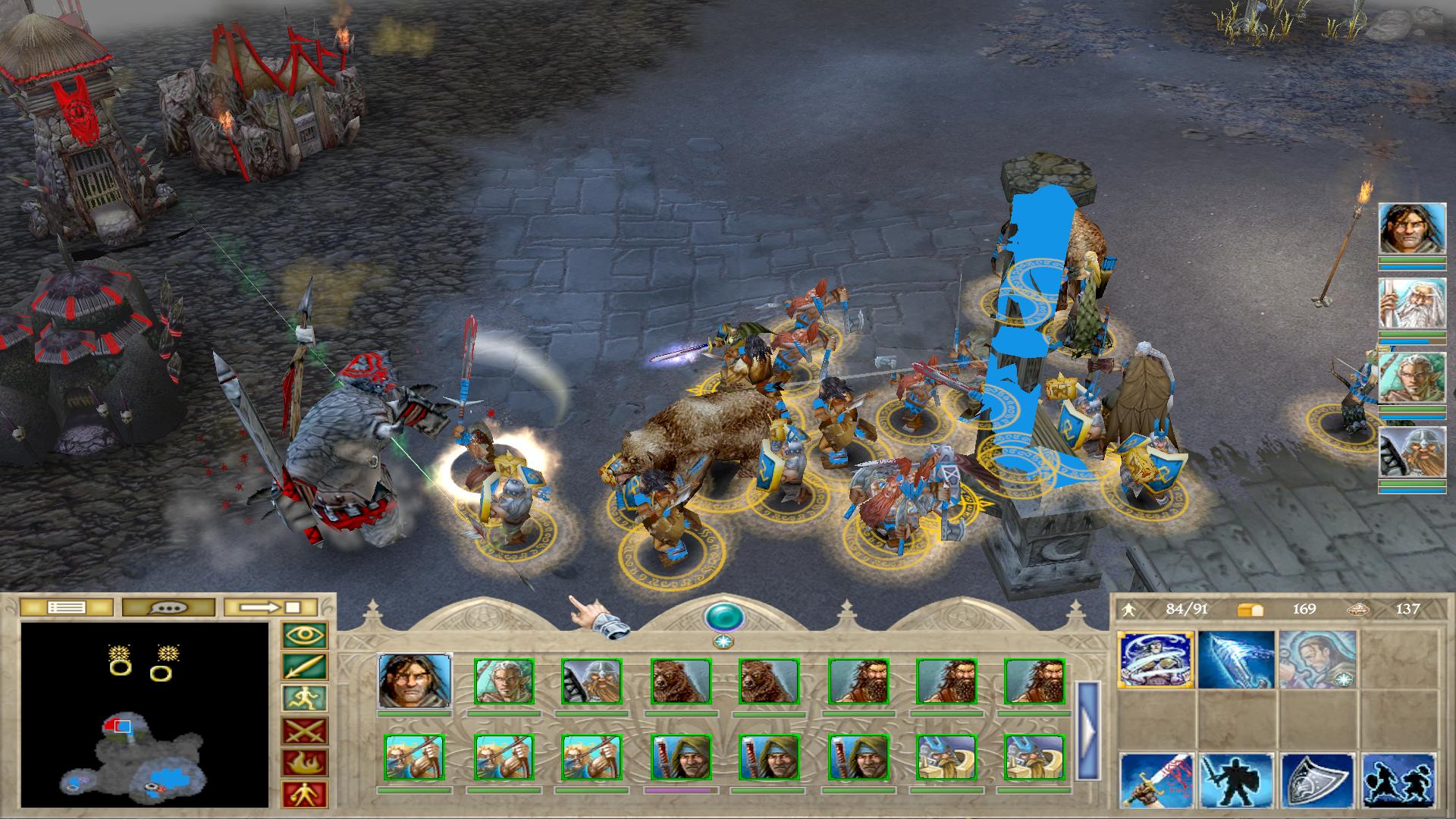Click the two running silhouettes command
Viewport: 1456px width, 819px height.
tap(1398, 781)
